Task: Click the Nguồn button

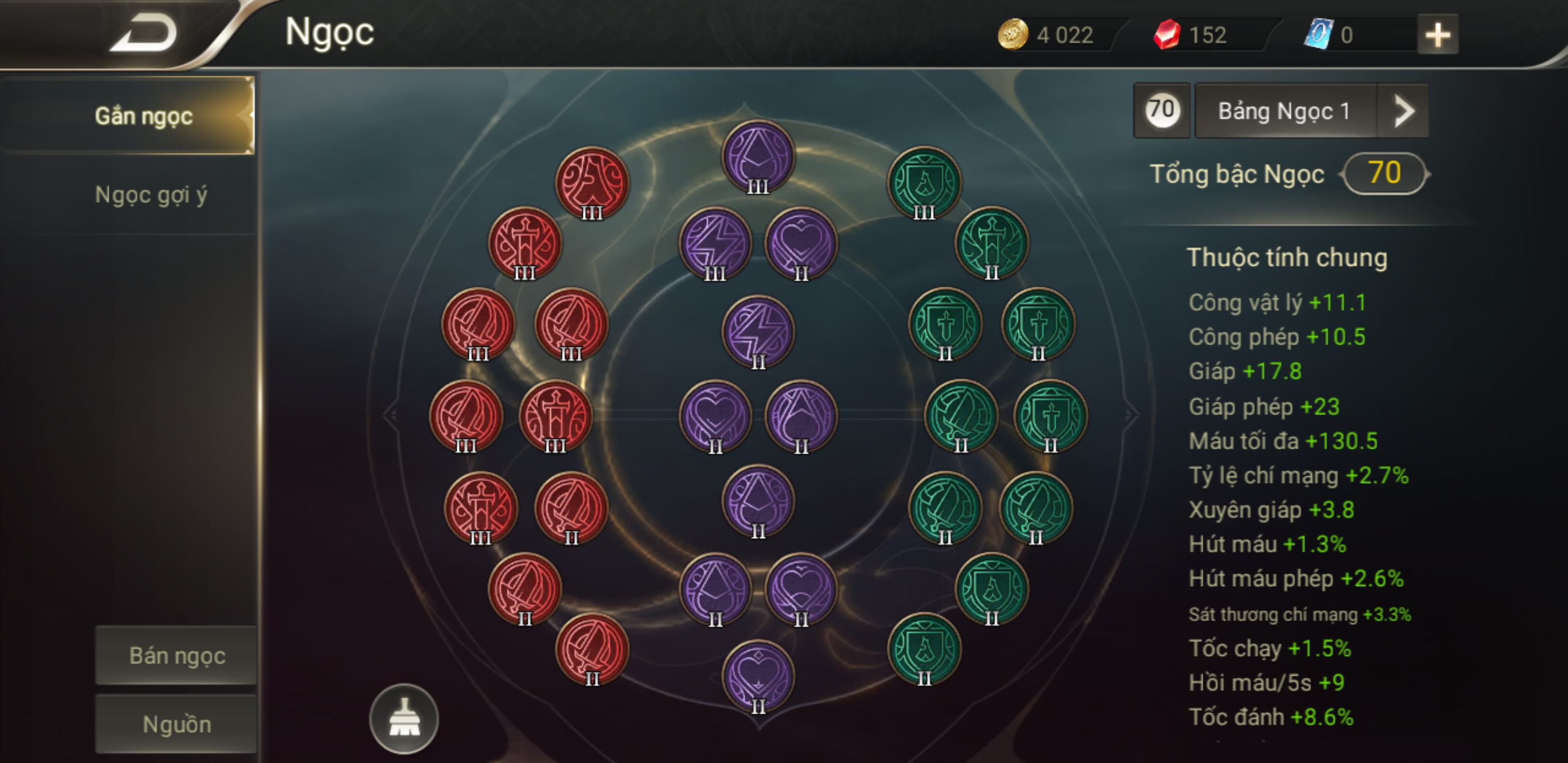Action: (176, 724)
